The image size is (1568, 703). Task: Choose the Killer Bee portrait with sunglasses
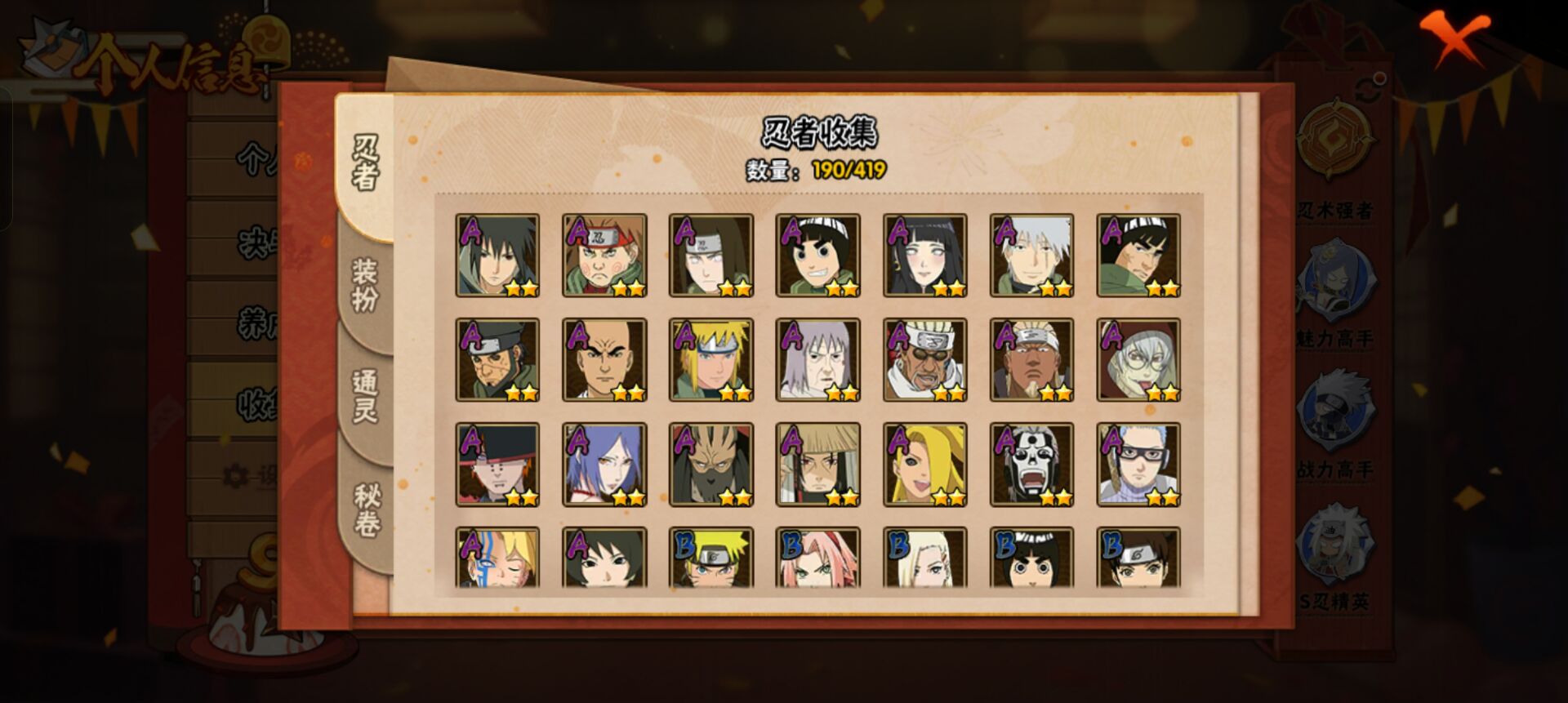tap(924, 360)
